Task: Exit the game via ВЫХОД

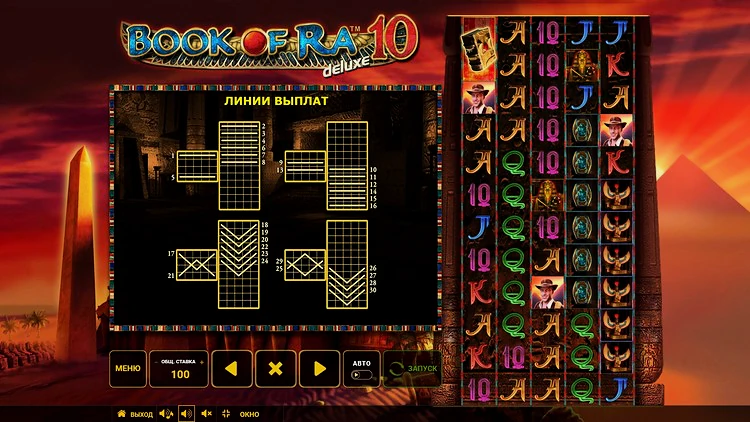Action: pos(135,413)
